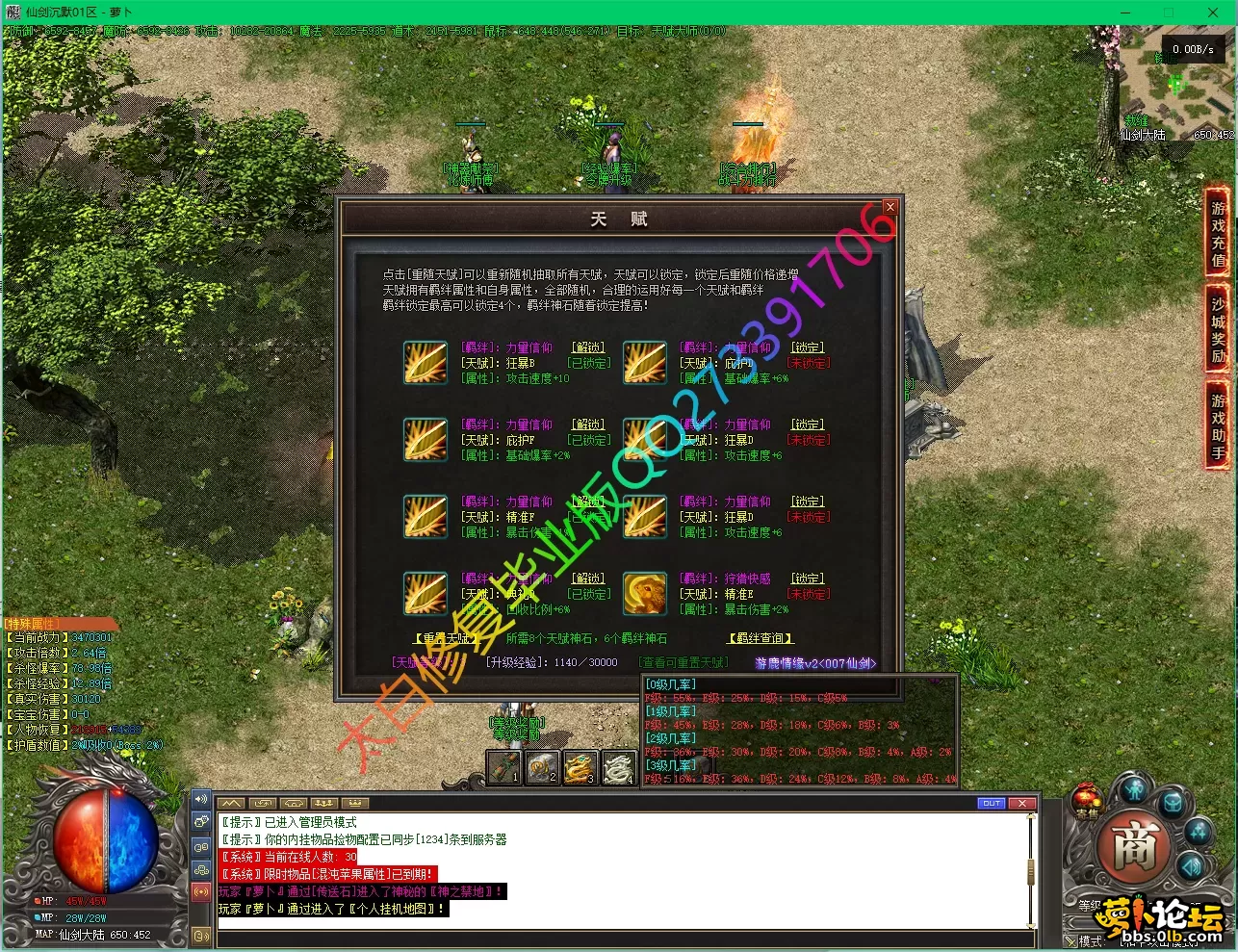
Task: Open the large 商 shop button
Action: (x=1134, y=849)
